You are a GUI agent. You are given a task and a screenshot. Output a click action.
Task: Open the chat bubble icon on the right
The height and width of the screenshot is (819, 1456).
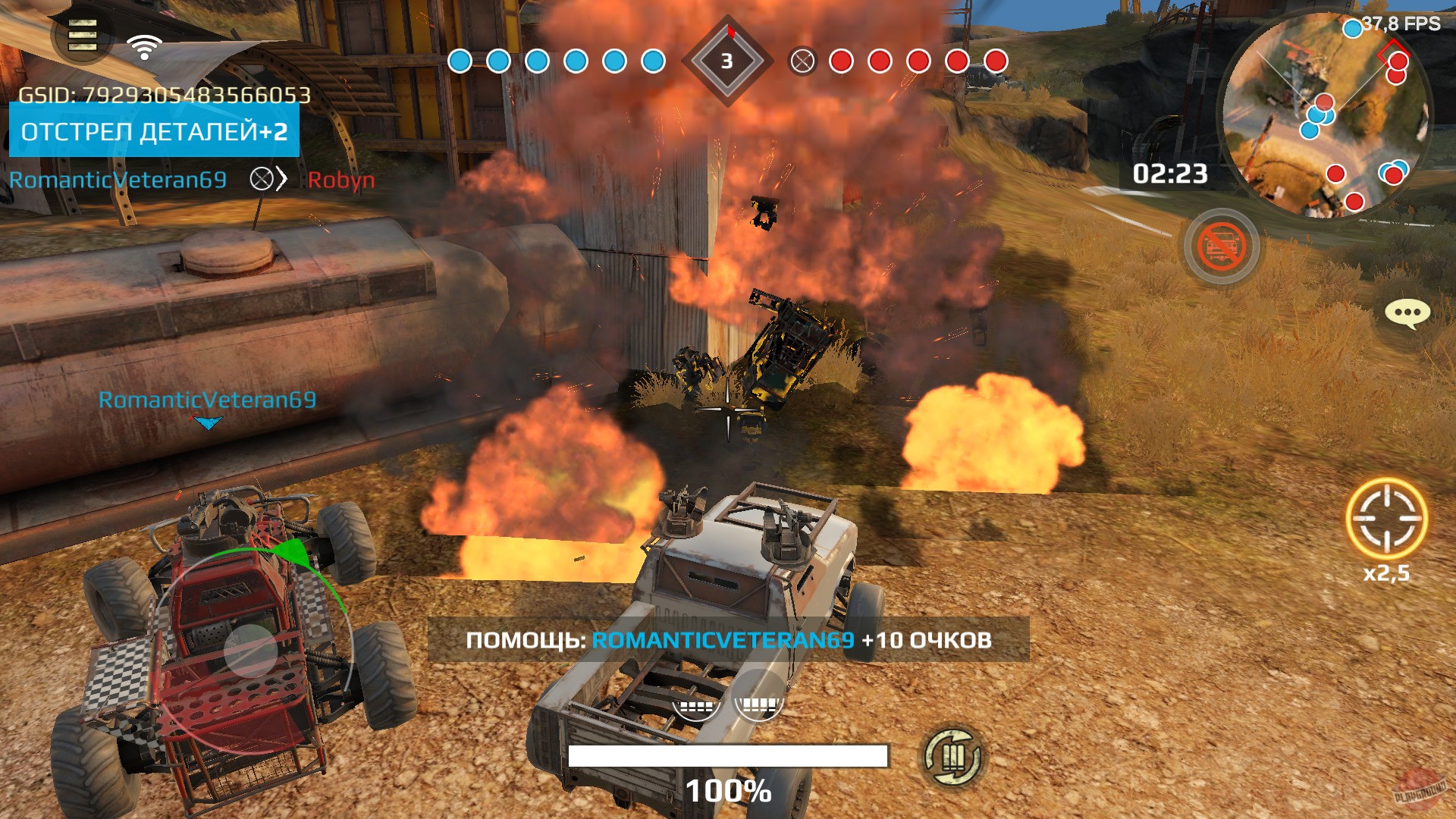[x=1406, y=312]
